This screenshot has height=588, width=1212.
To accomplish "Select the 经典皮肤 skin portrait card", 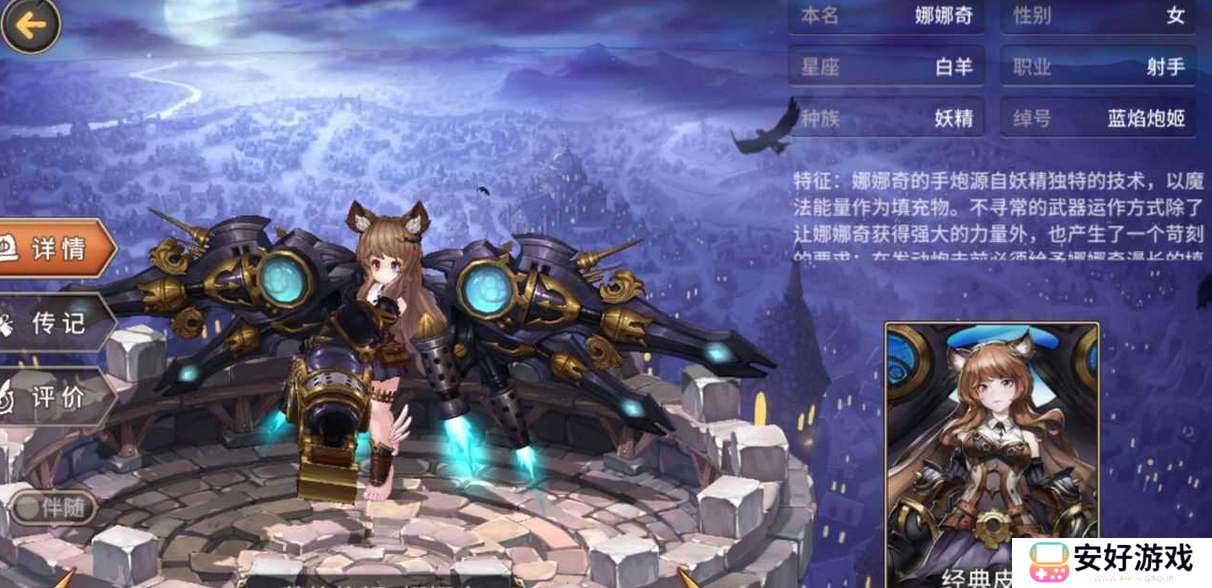I will (x=991, y=450).
